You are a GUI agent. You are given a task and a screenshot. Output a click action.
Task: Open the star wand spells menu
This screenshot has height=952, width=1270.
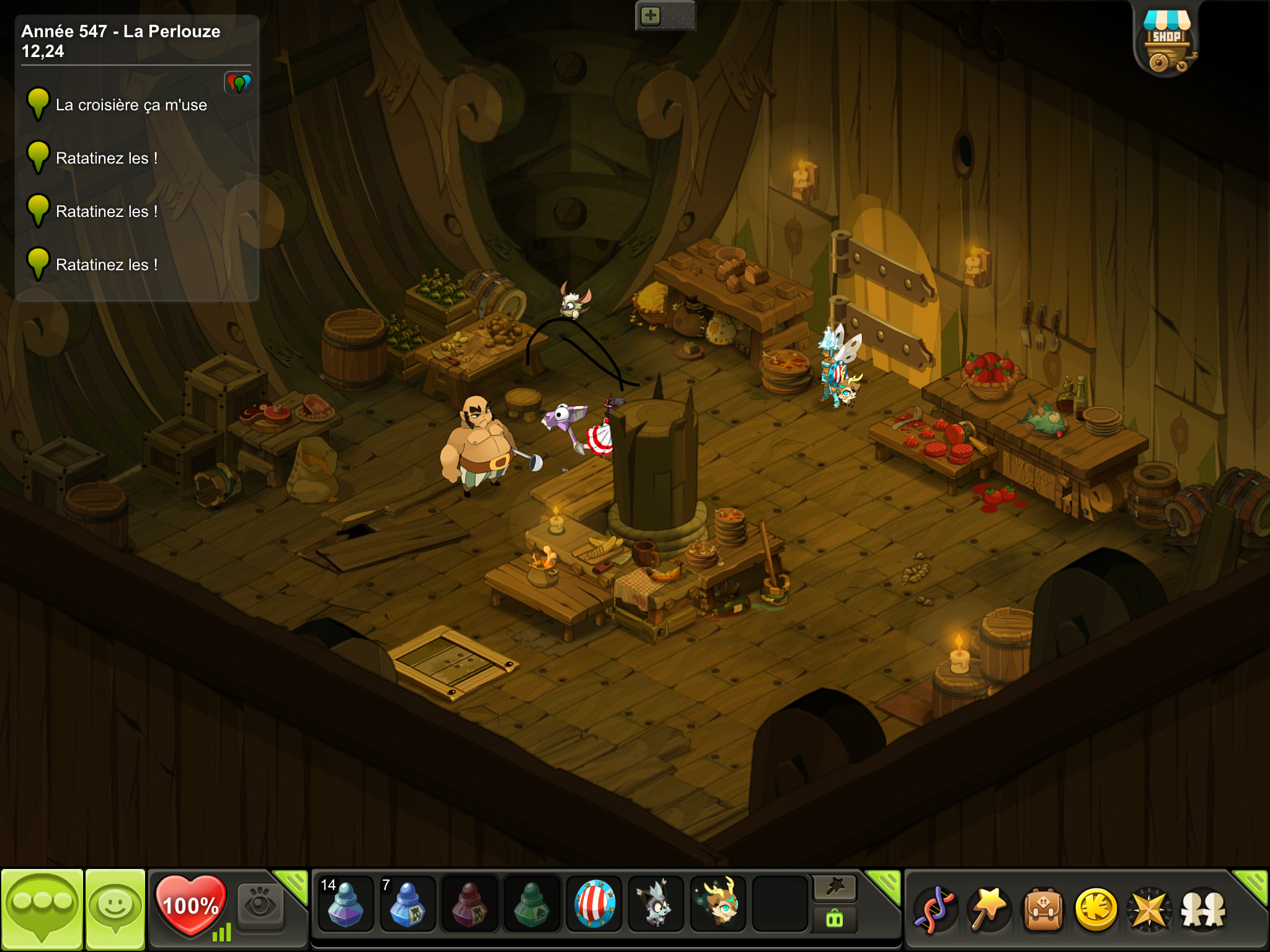pyautogui.click(x=989, y=909)
